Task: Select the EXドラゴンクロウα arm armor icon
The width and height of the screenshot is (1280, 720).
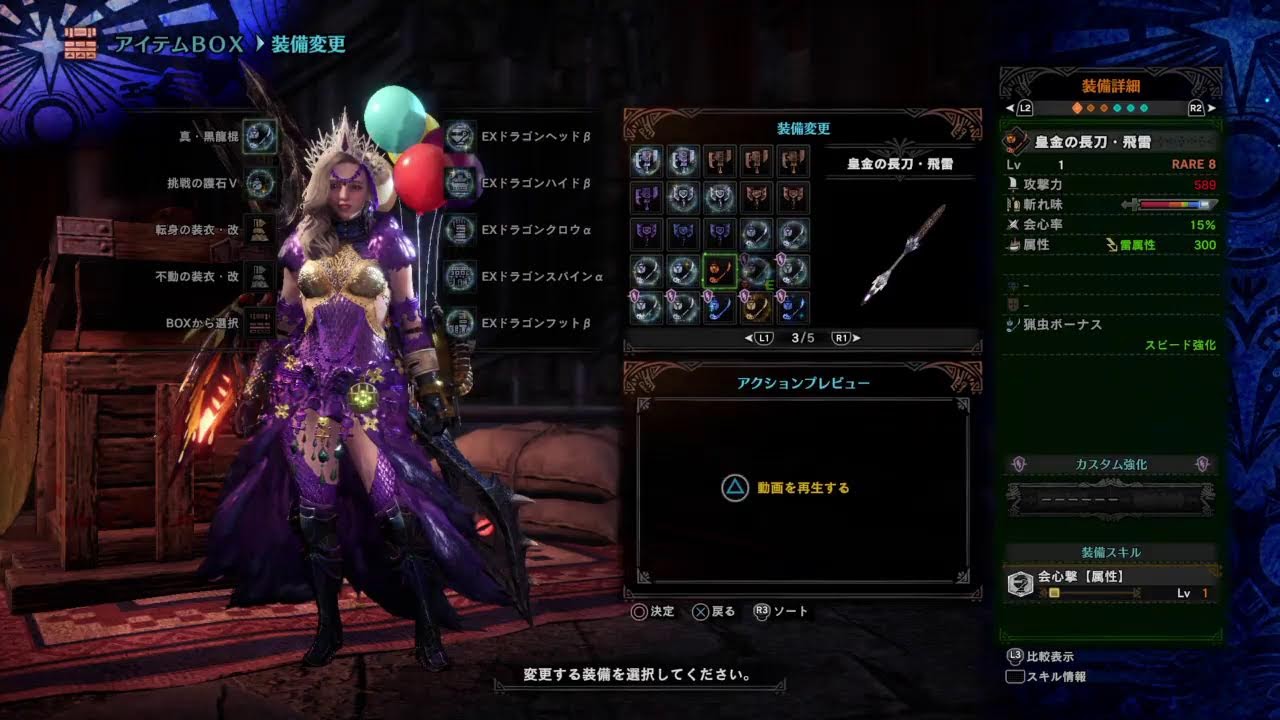Action: (x=461, y=230)
